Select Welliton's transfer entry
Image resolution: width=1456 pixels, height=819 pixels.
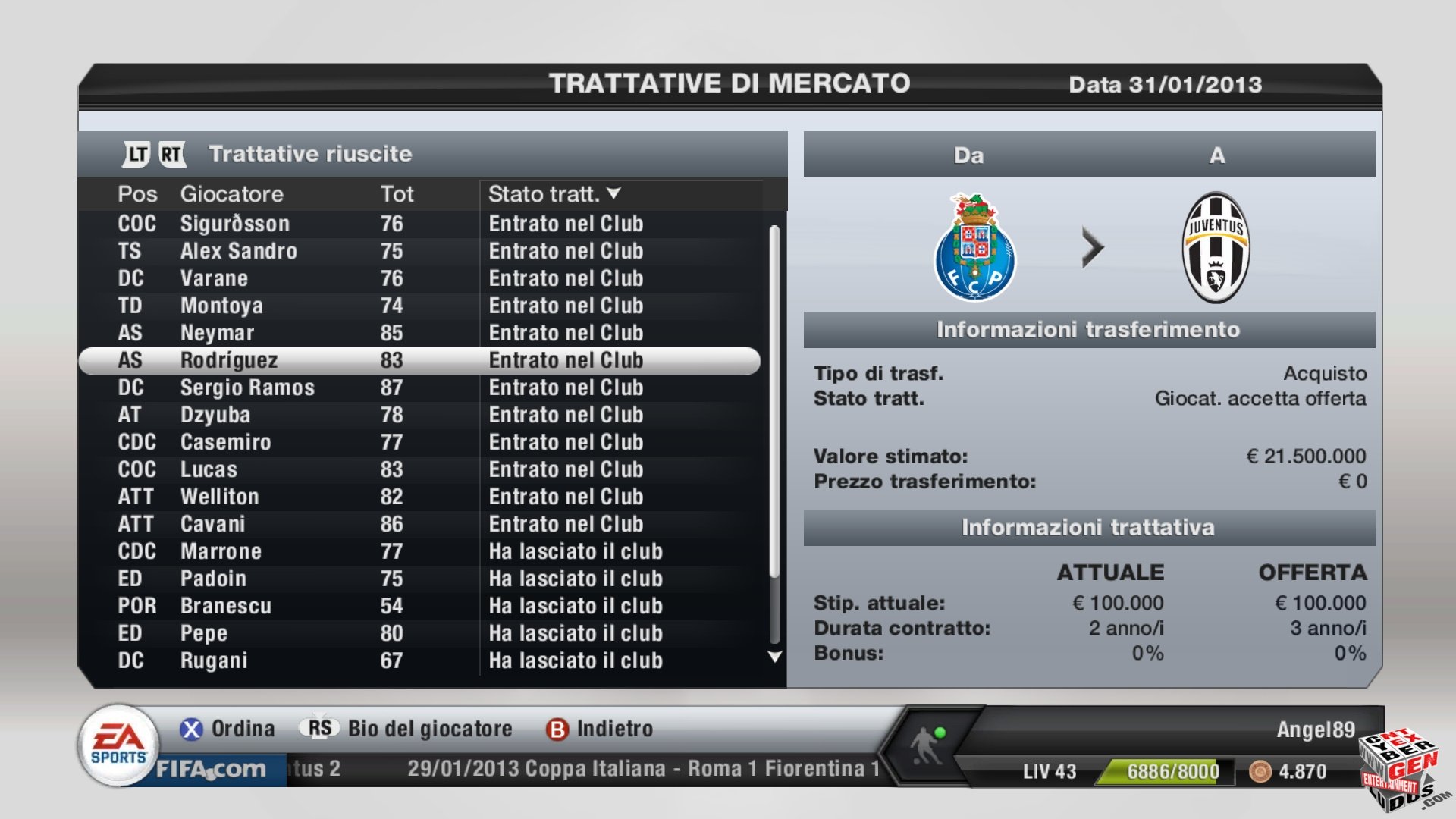pyautogui.click(x=219, y=497)
